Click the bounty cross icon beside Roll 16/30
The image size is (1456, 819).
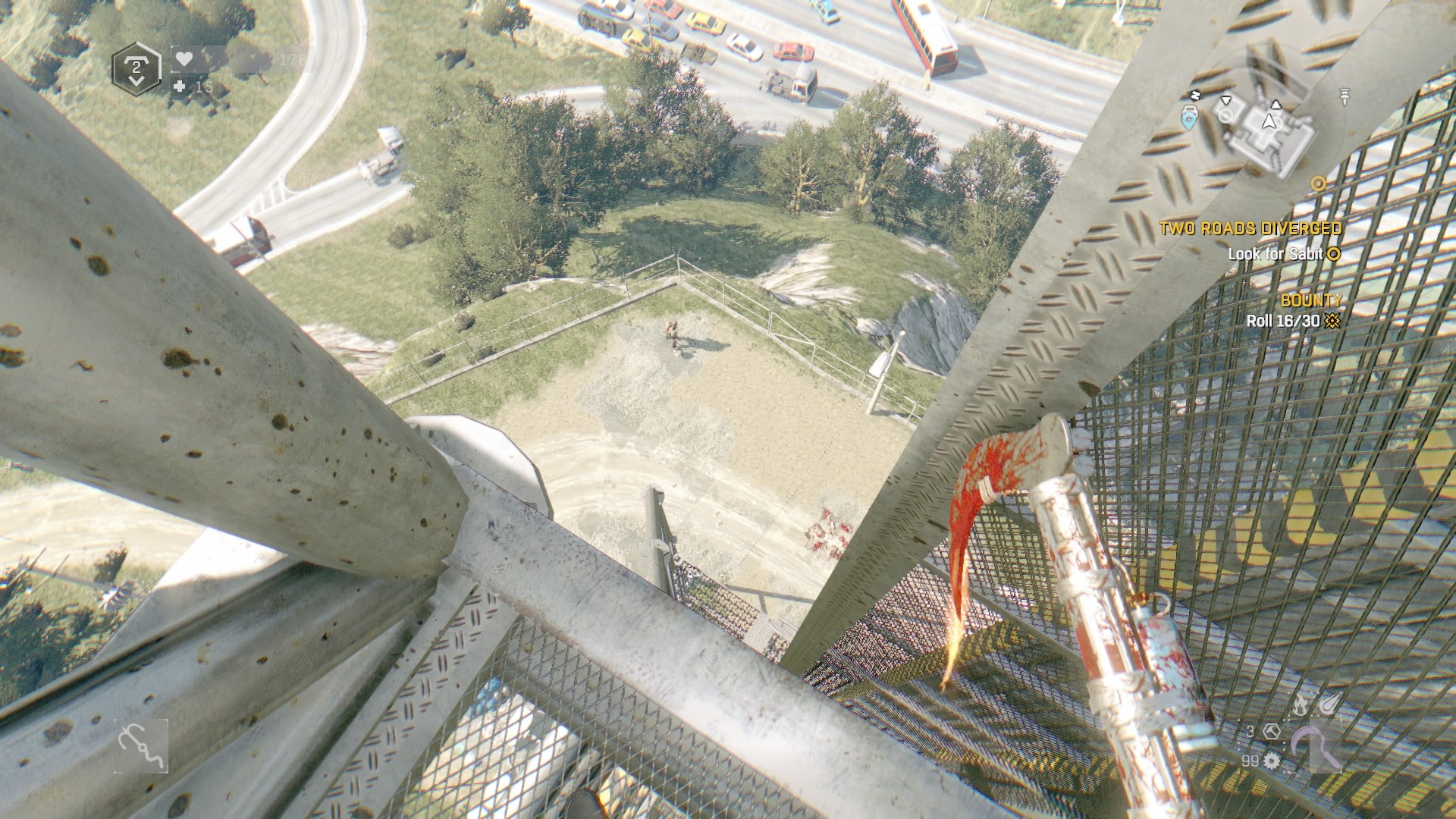coord(1332,319)
